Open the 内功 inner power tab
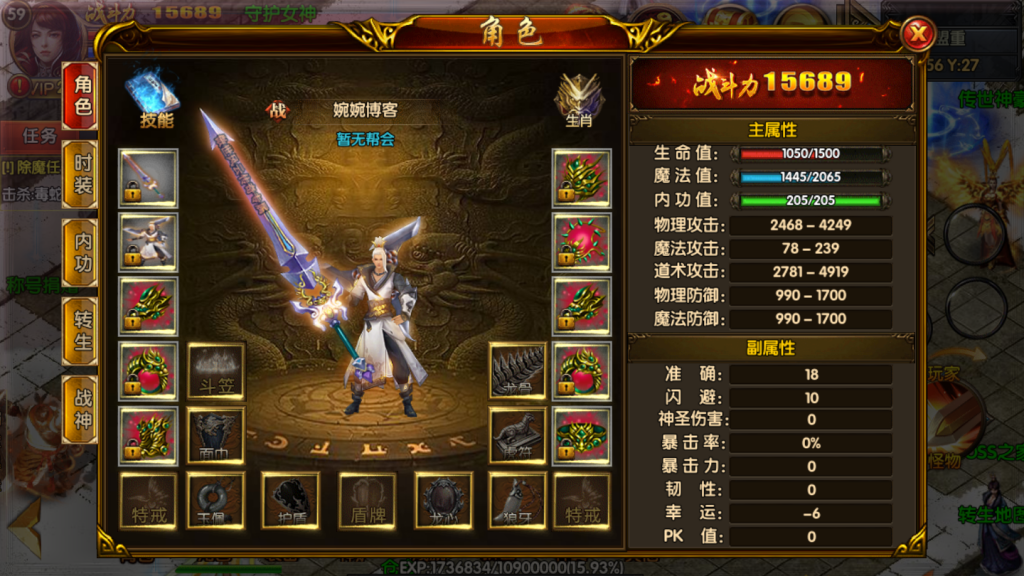Image resolution: width=1024 pixels, height=576 pixels. [81, 251]
